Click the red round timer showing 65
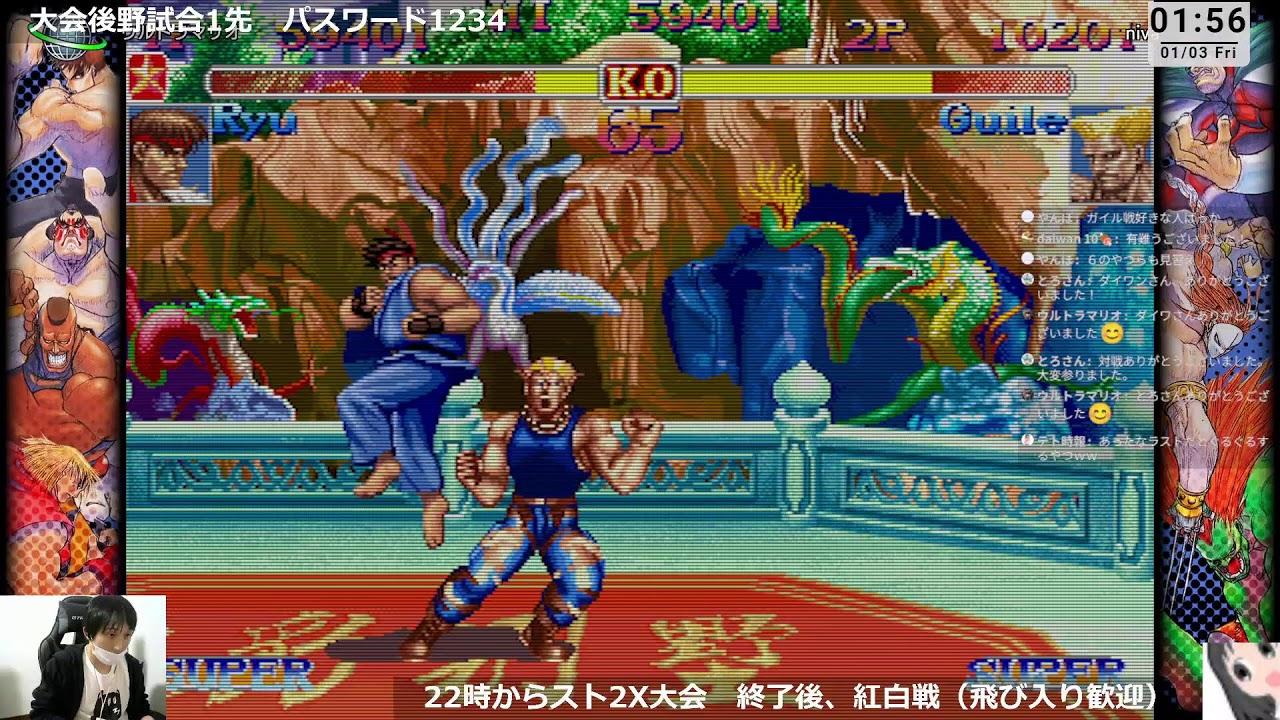 click(x=646, y=130)
